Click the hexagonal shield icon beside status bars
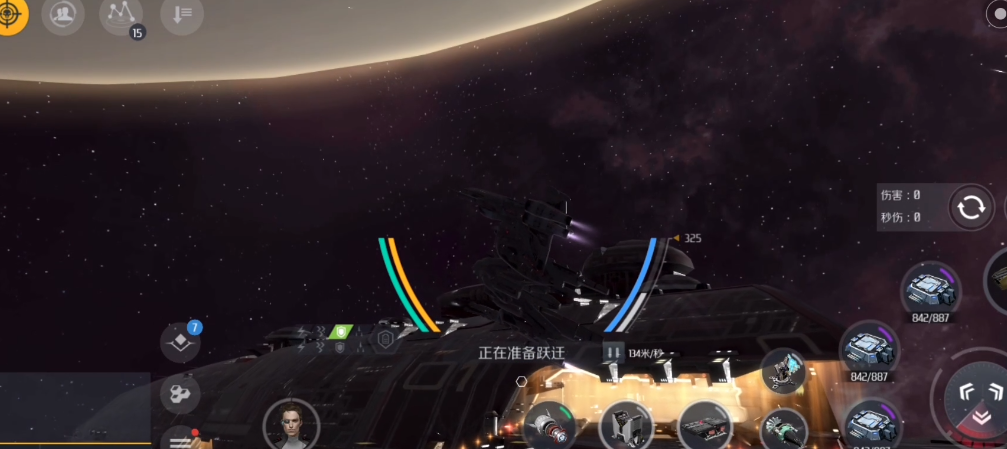 pos(385,340)
